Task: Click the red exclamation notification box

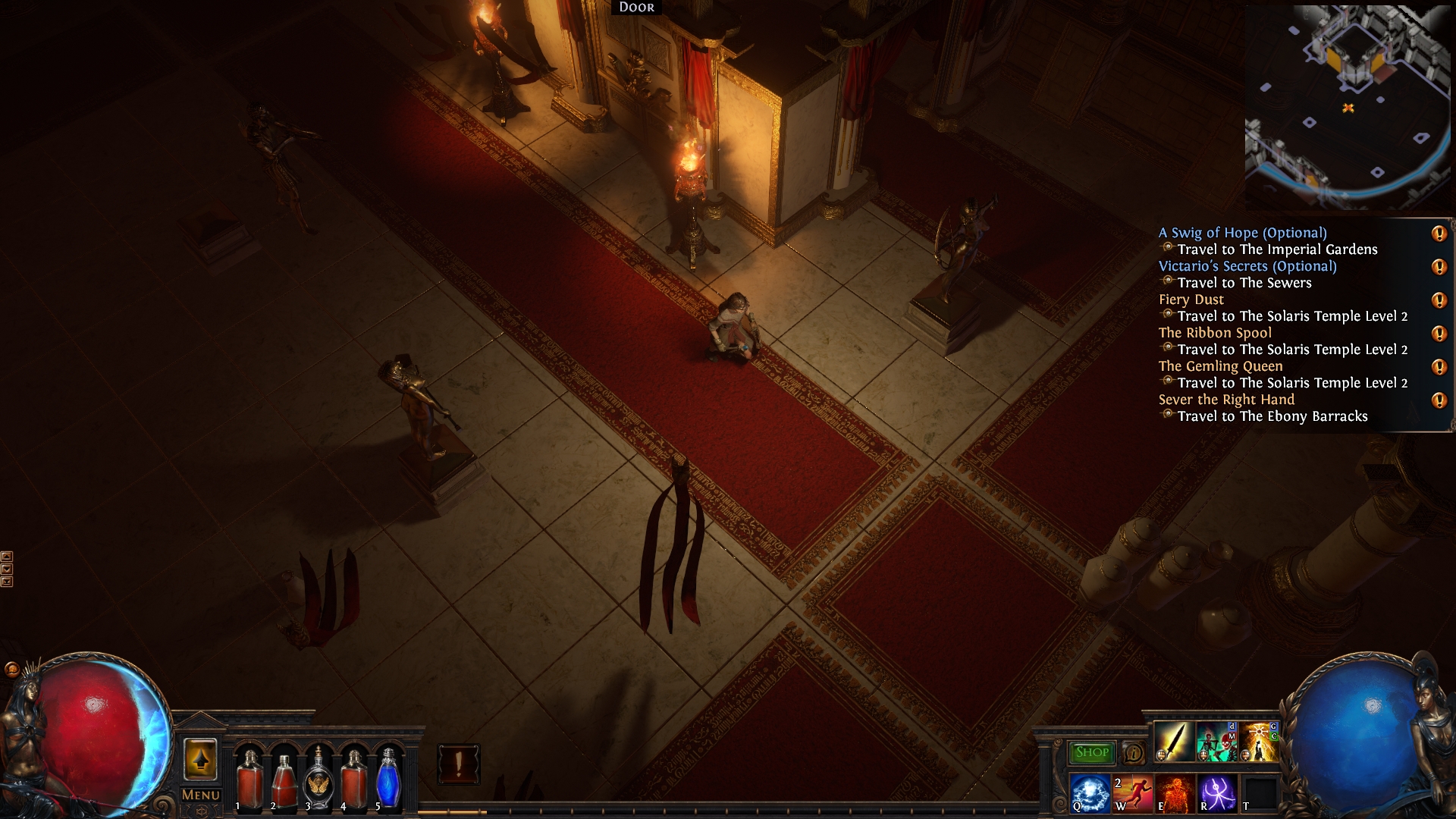Action: coord(458,763)
